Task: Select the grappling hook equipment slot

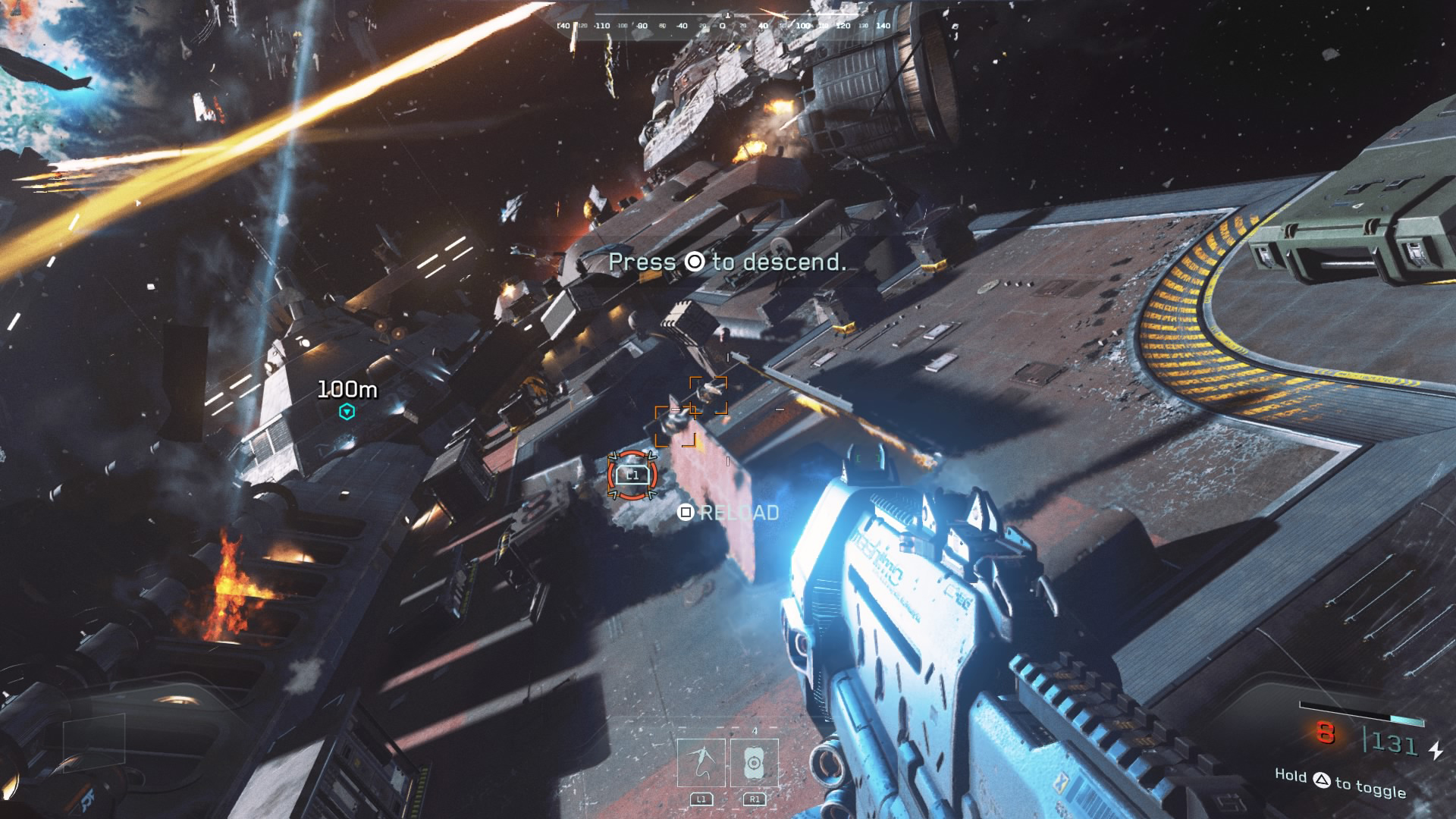Action: tap(701, 763)
